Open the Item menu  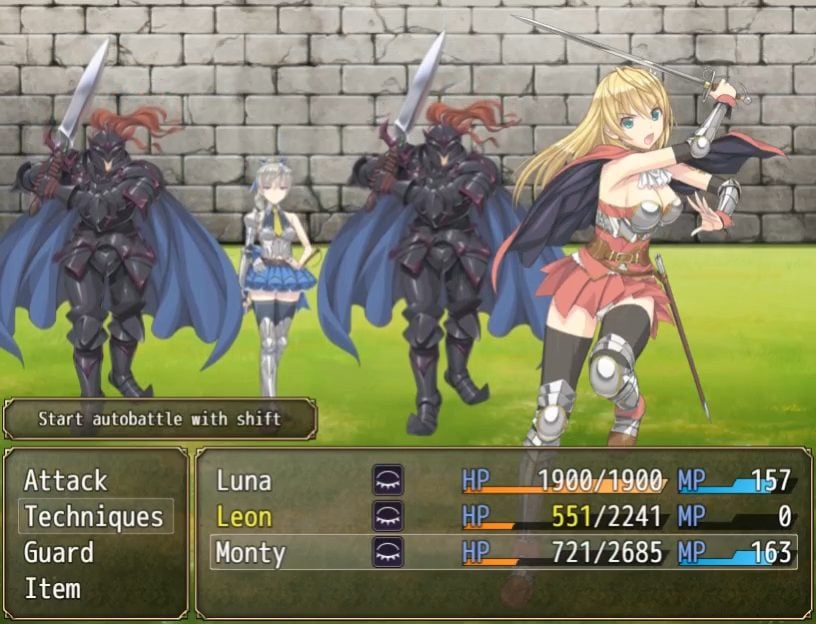pyautogui.click(x=52, y=589)
